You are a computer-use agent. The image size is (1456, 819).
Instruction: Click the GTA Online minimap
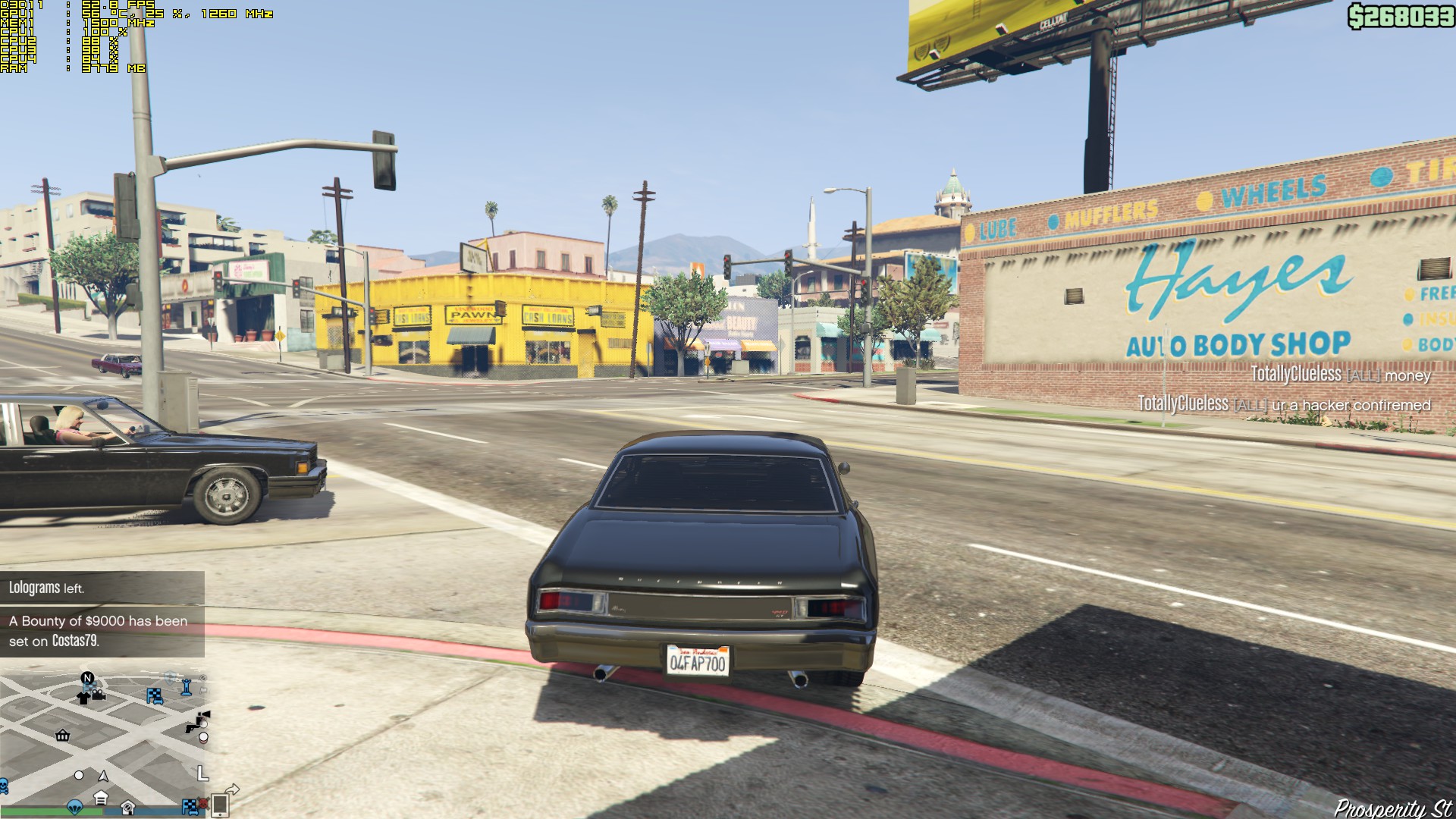click(104, 739)
